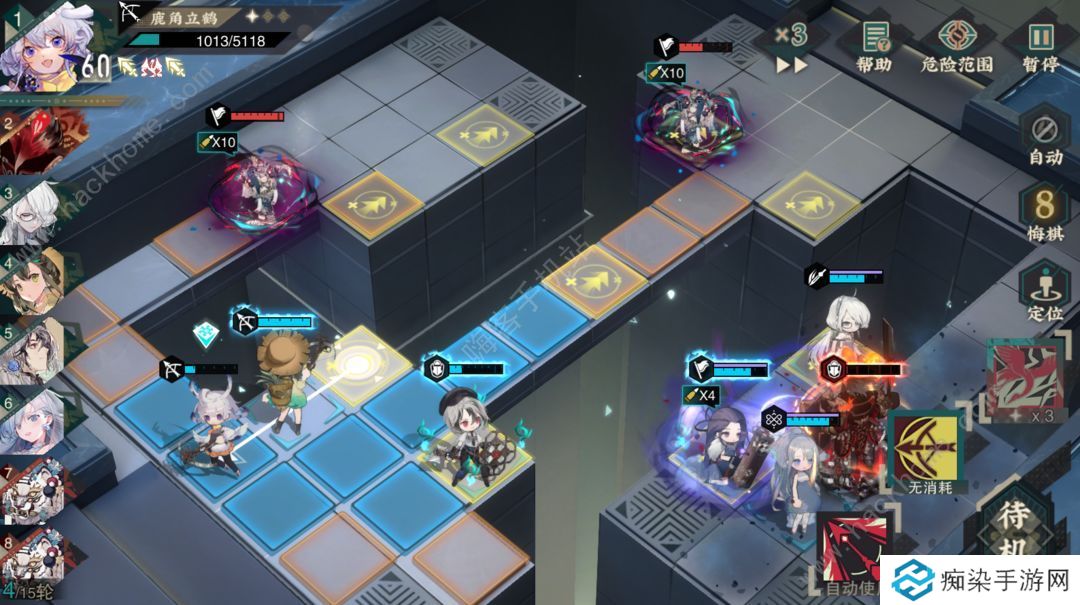
Task: Open the 帮助 help panel
Action: (874, 45)
